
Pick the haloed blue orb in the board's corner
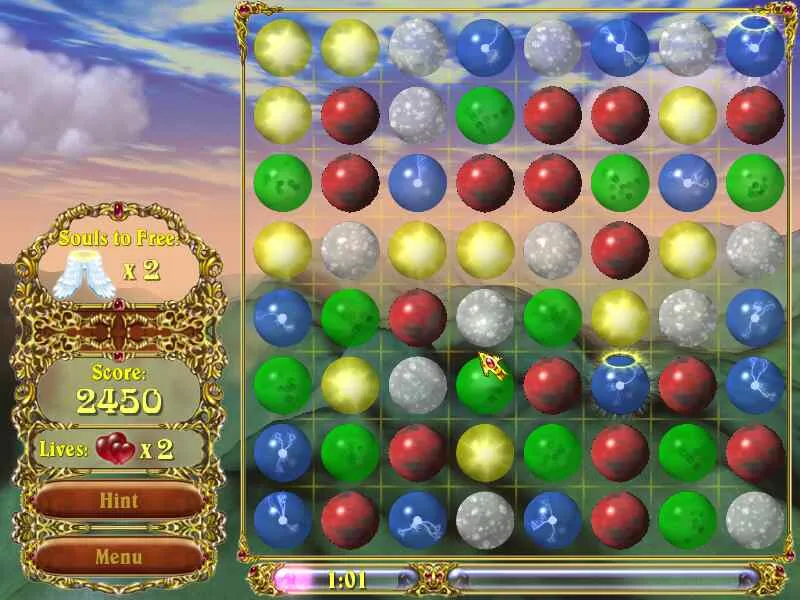[754, 47]
